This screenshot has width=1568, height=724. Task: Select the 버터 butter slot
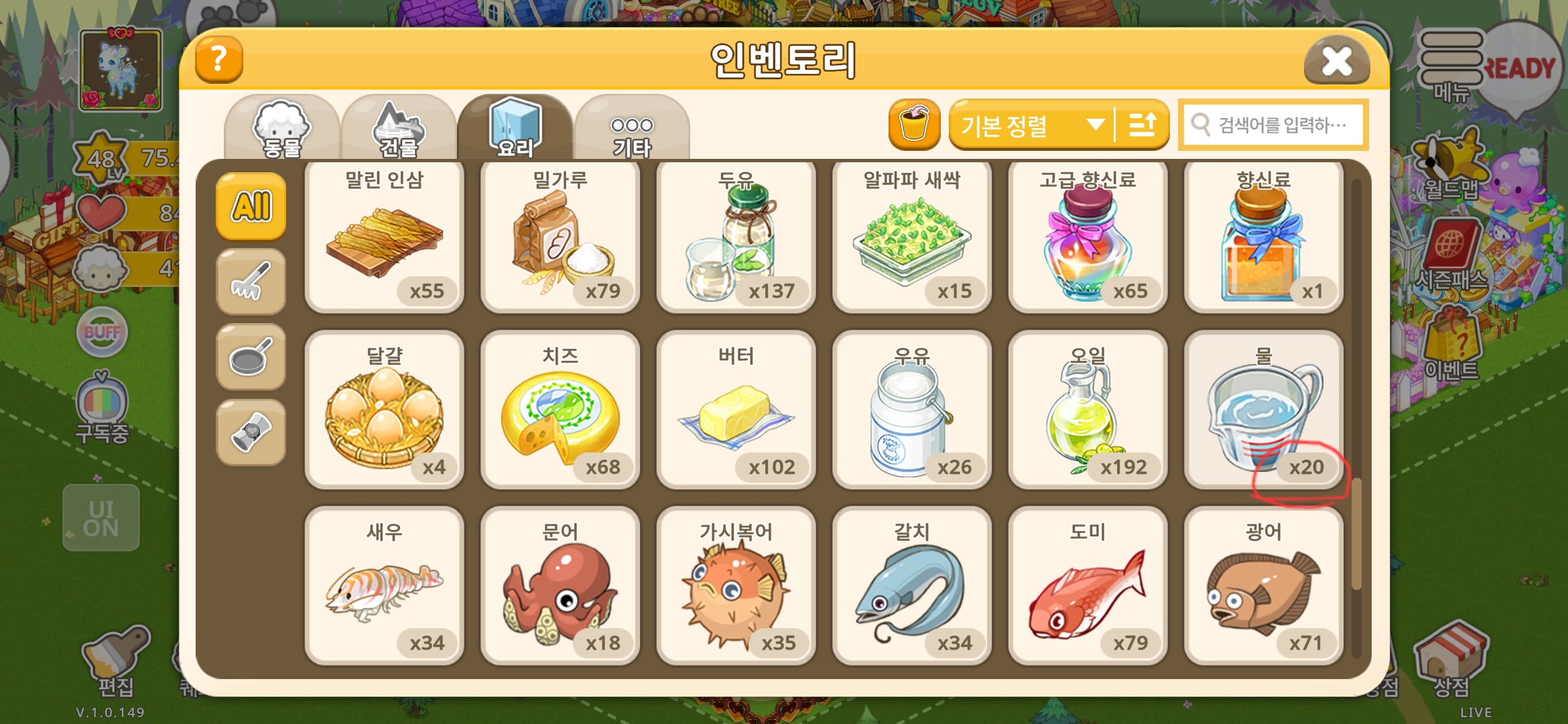point(736,410)
